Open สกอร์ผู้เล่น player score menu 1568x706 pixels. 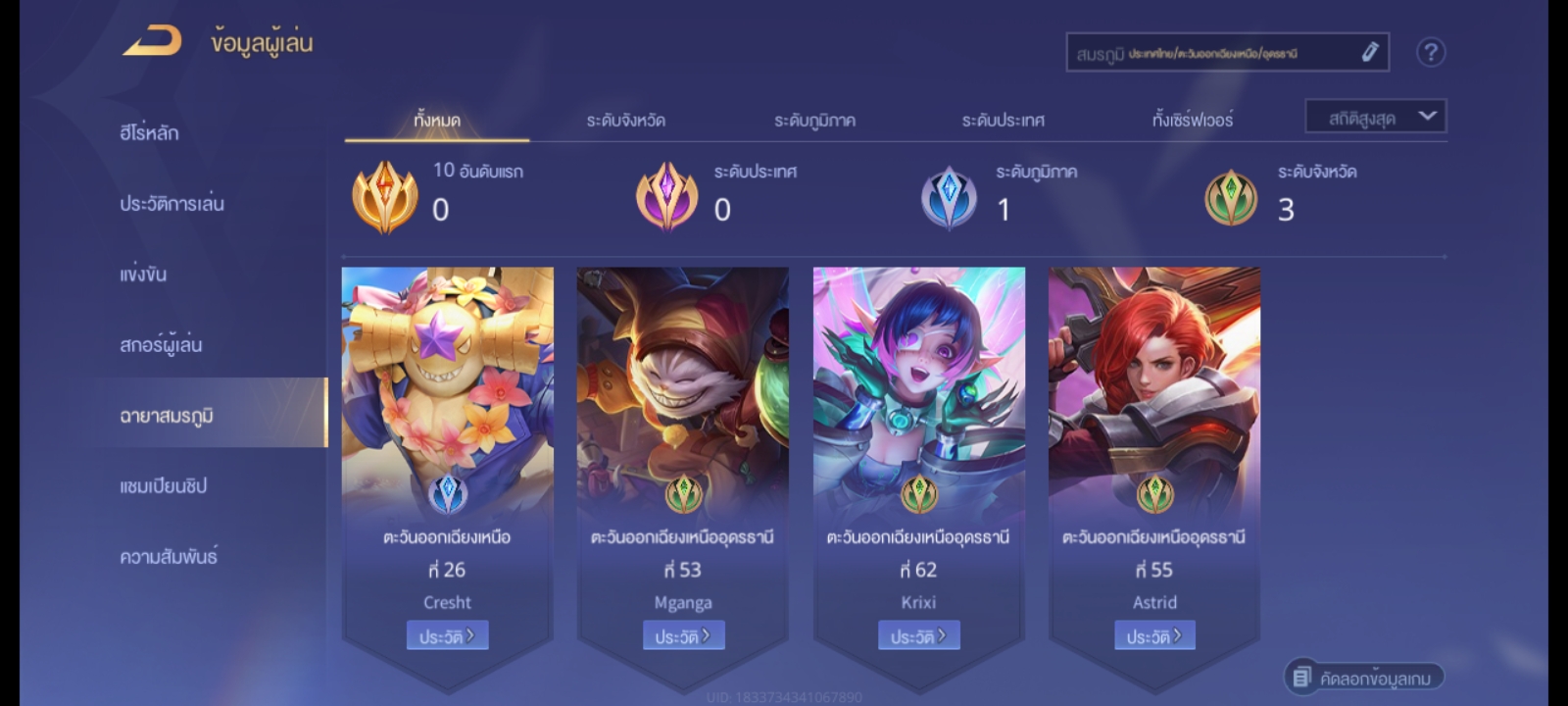click(x=161, y=344)
